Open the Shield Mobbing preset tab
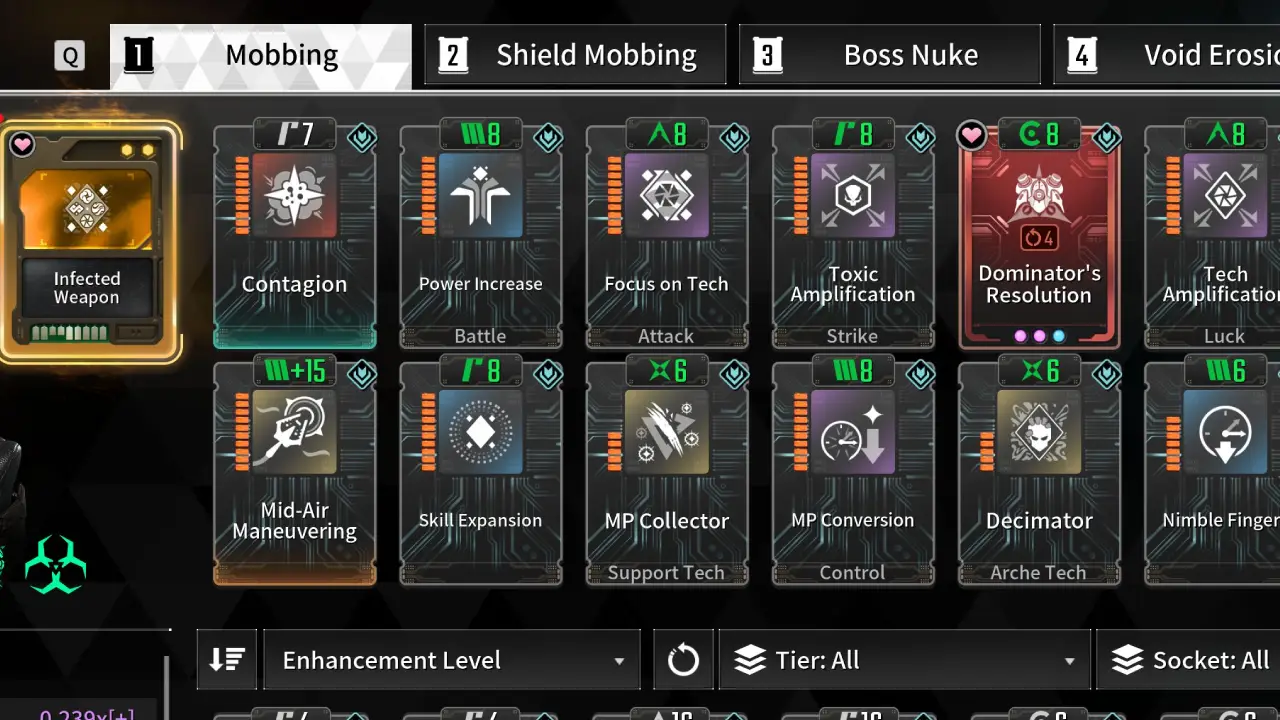Image resolution: width=1280 pixels, height=720 pixels. (x=575, y=56)
